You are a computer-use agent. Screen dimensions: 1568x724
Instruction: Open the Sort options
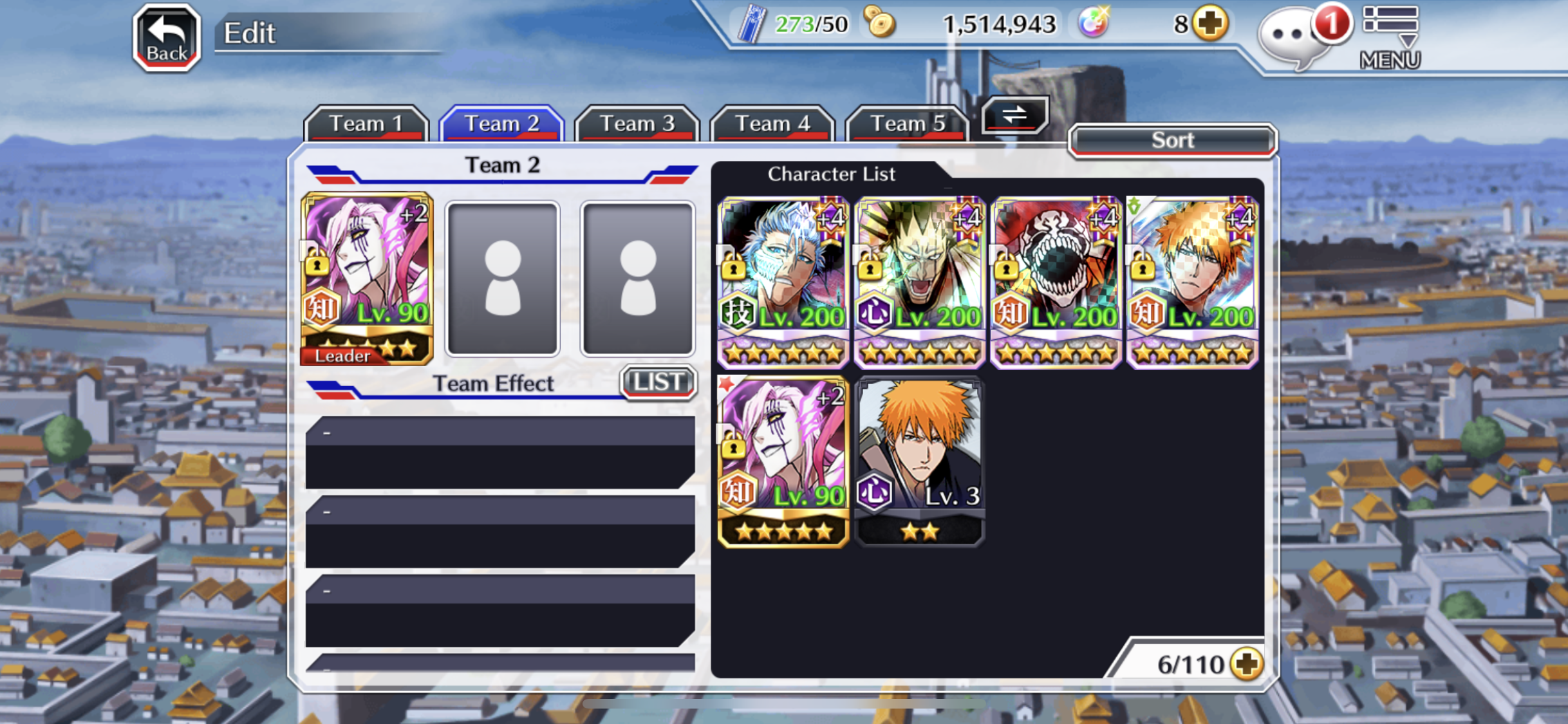tap(1172, 140)
